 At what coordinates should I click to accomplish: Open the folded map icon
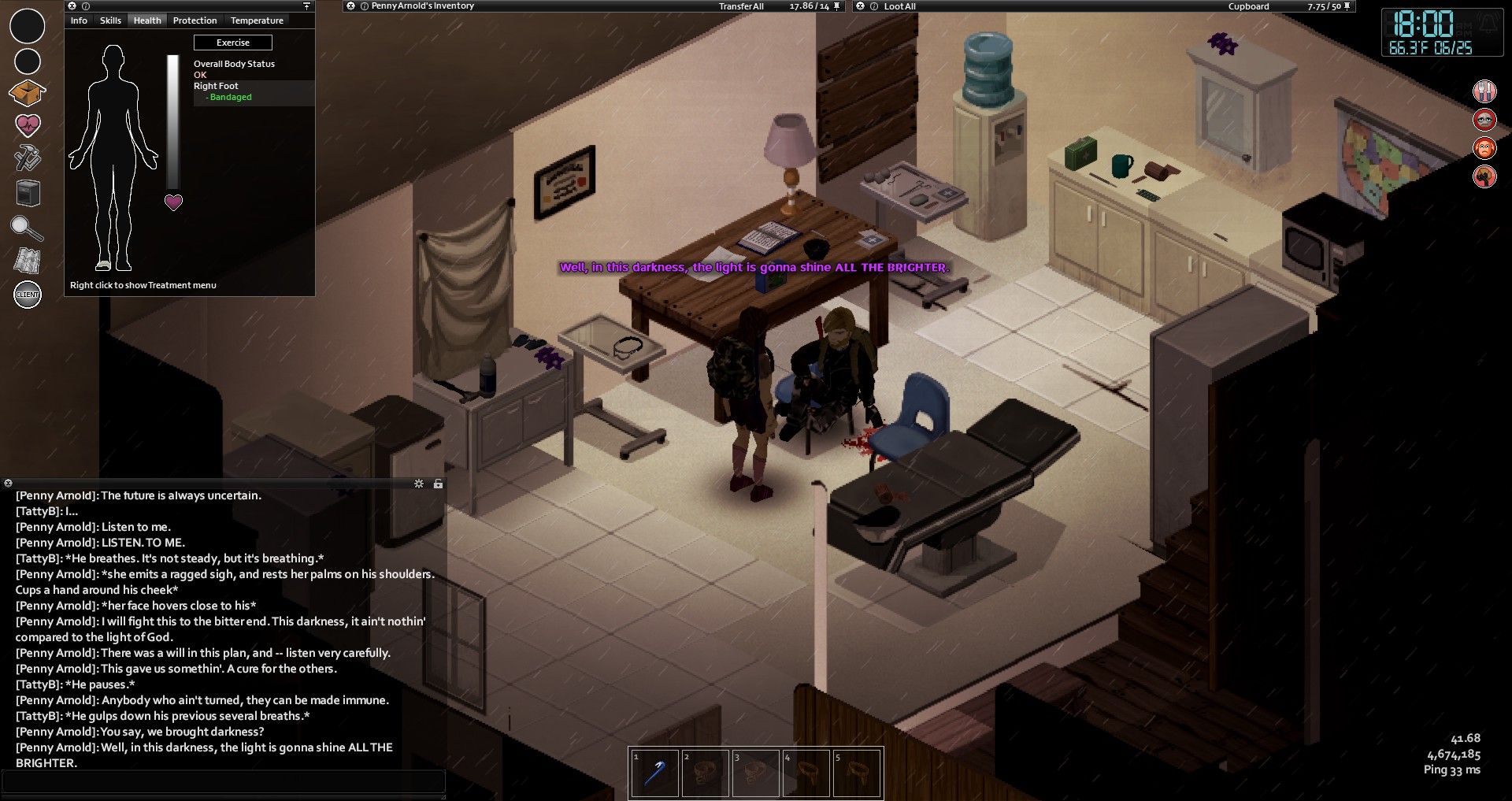click(x=28, y=261)
